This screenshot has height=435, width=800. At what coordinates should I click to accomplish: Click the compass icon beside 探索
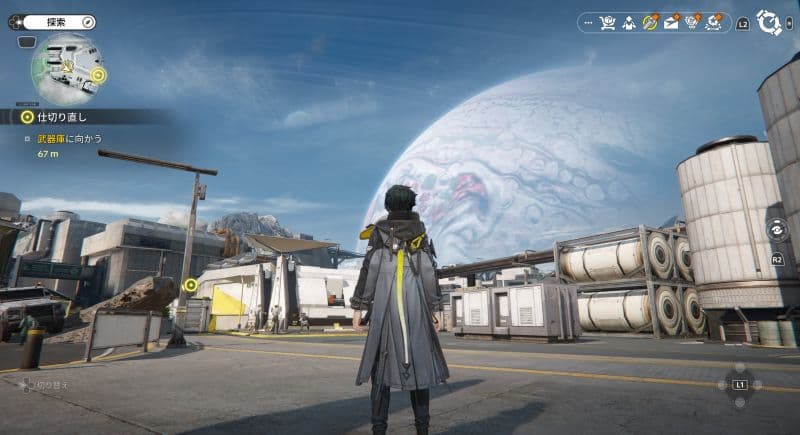[x=87, y=21]
